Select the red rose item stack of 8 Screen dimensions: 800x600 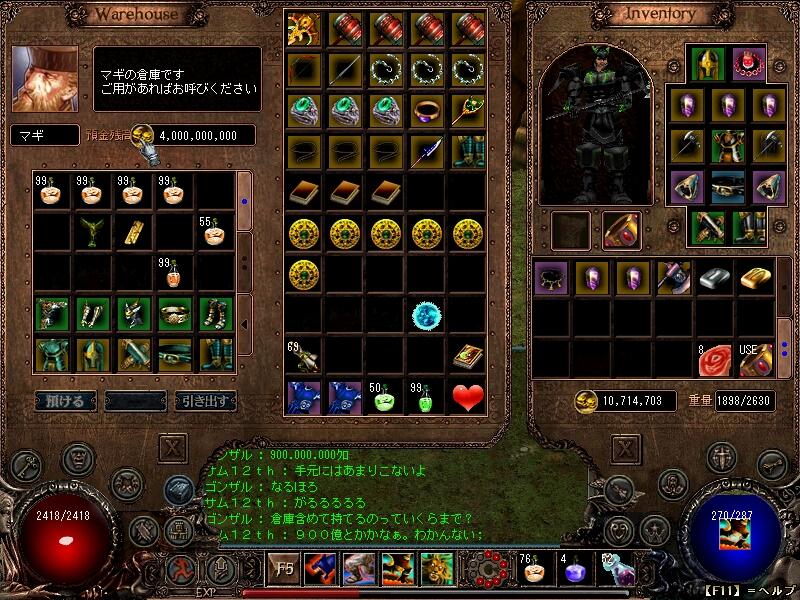(x=715, y=358)
